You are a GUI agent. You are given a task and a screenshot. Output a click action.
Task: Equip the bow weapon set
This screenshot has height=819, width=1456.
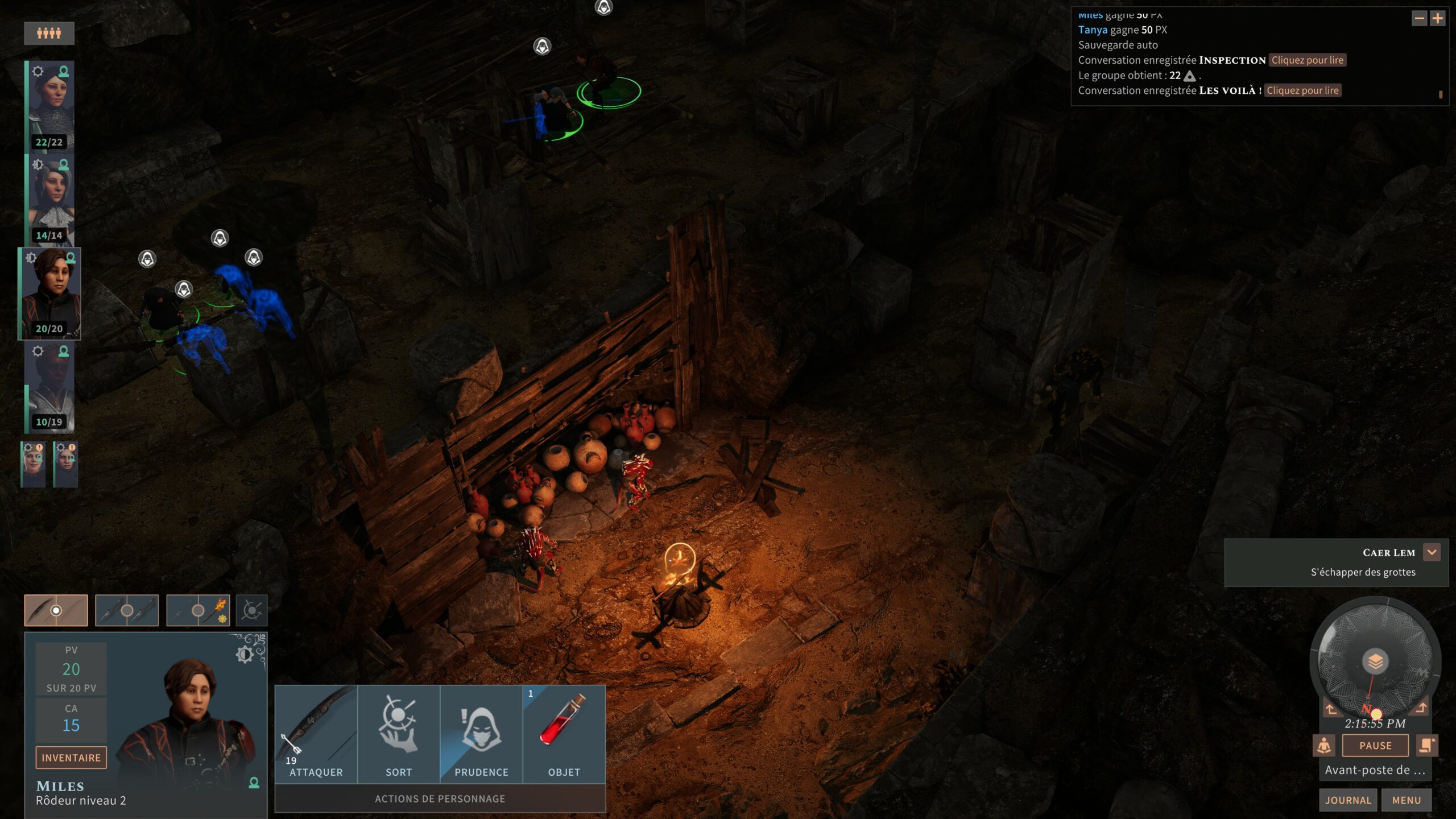tap(56, 610)
